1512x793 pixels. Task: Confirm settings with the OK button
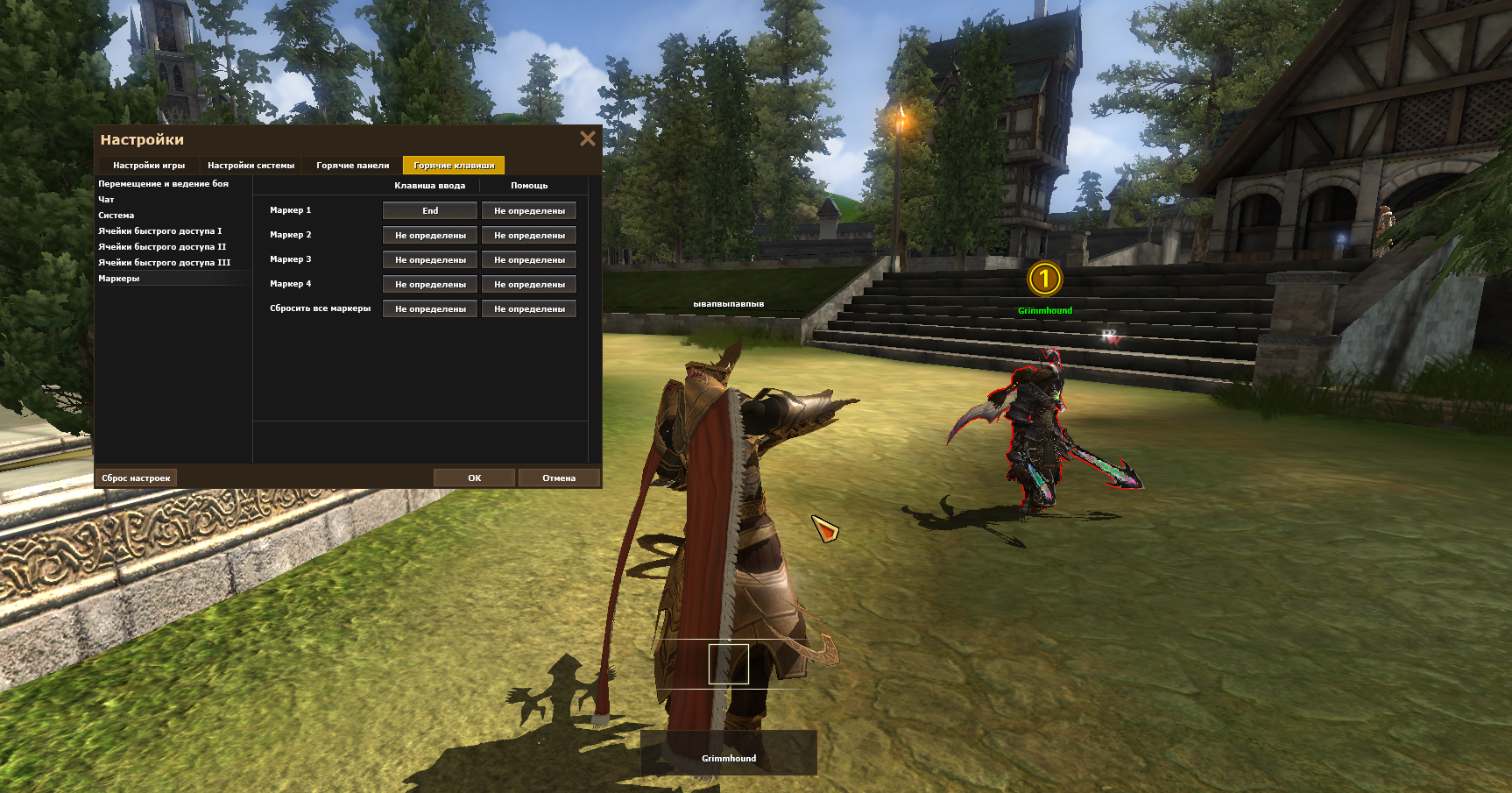474,478
